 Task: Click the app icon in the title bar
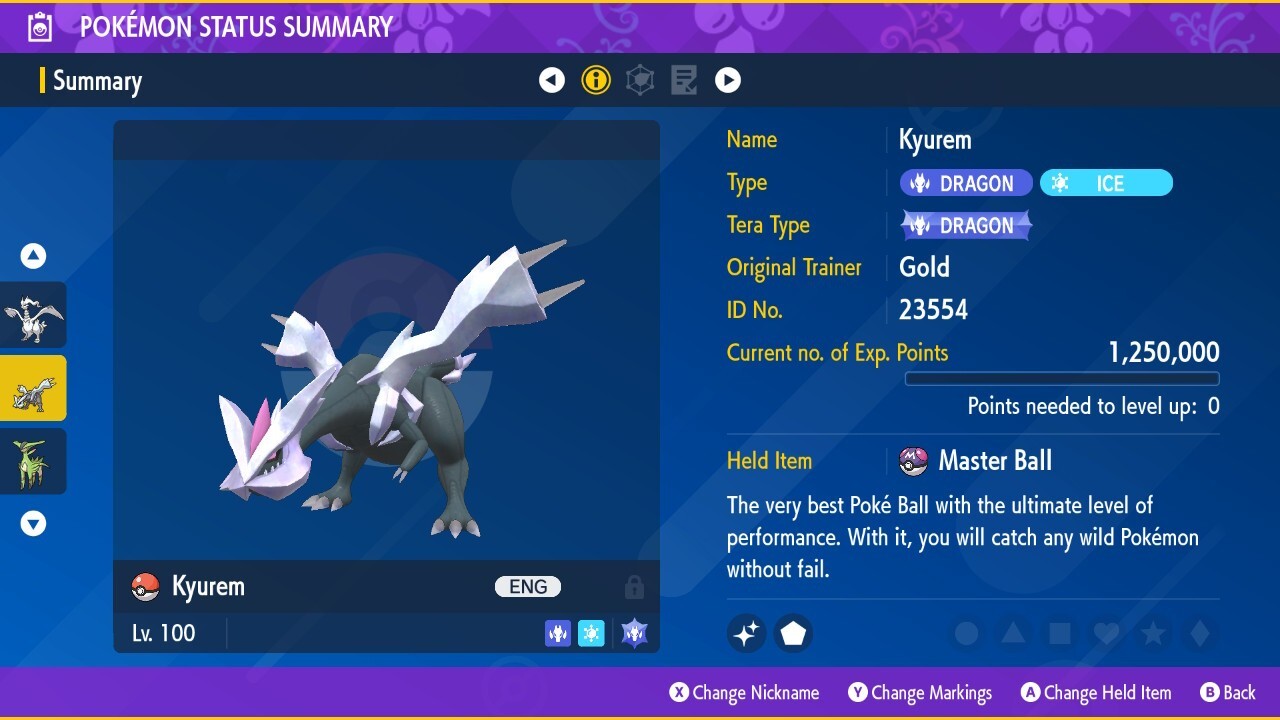click(x=39, y=26)
